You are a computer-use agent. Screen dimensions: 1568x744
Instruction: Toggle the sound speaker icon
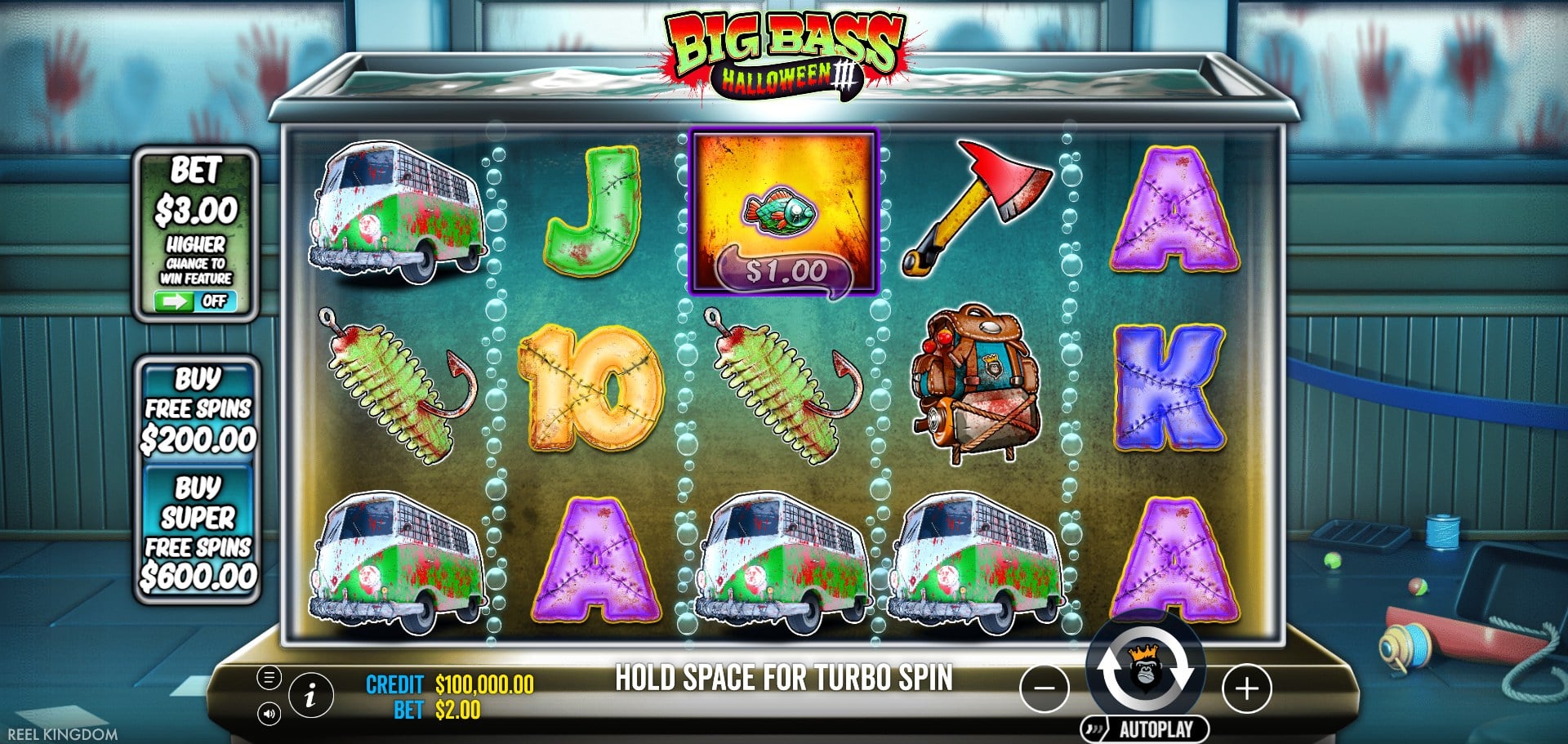(x=269, y=715)
